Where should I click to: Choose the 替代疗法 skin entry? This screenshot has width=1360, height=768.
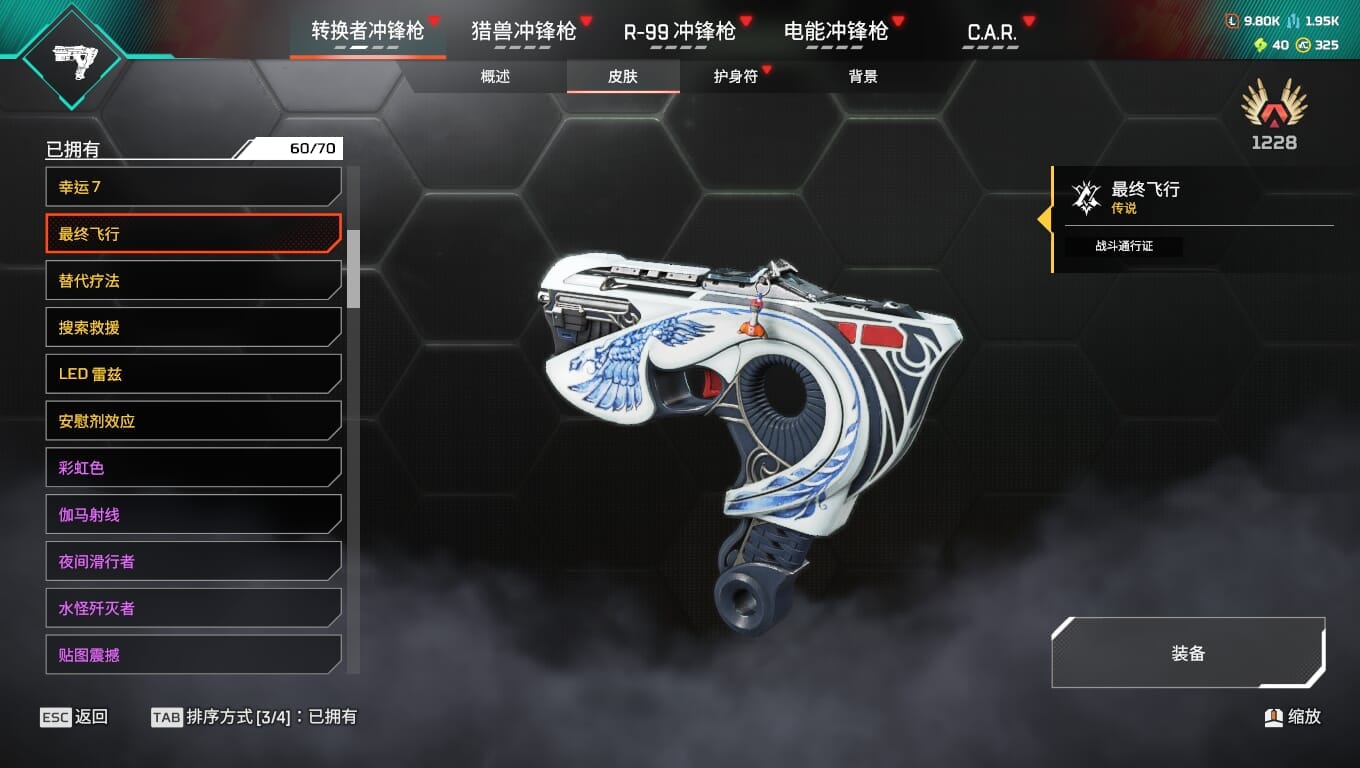193,281
